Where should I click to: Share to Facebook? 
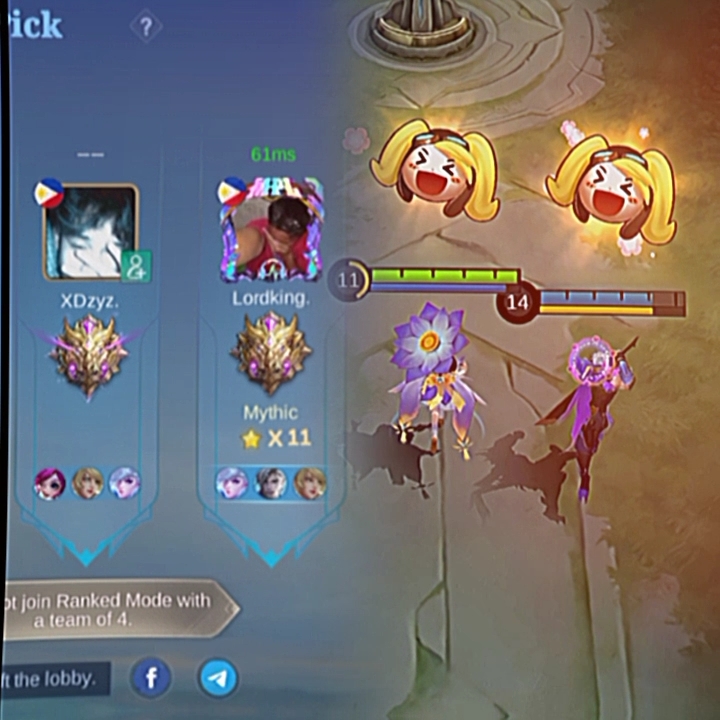pos(152,679)
